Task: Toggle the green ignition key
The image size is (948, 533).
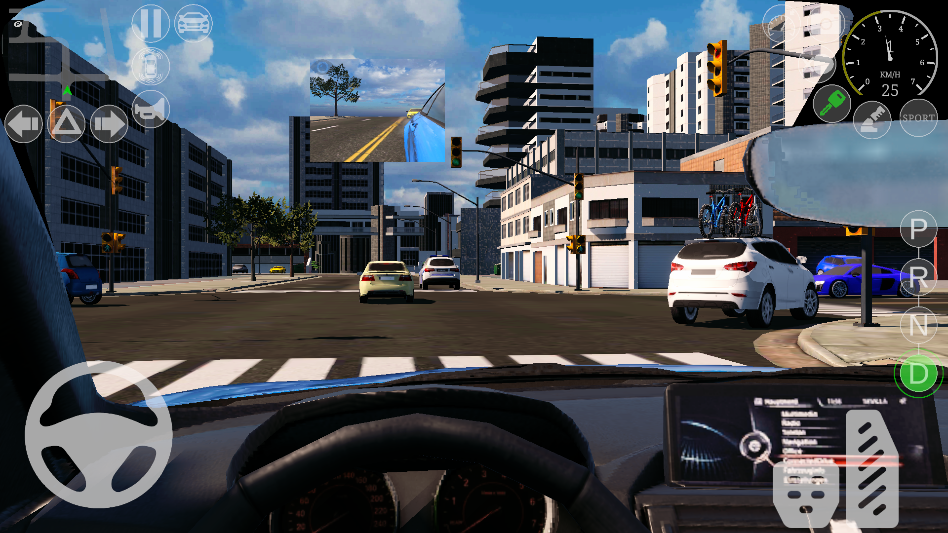Action: pos(830,104)
